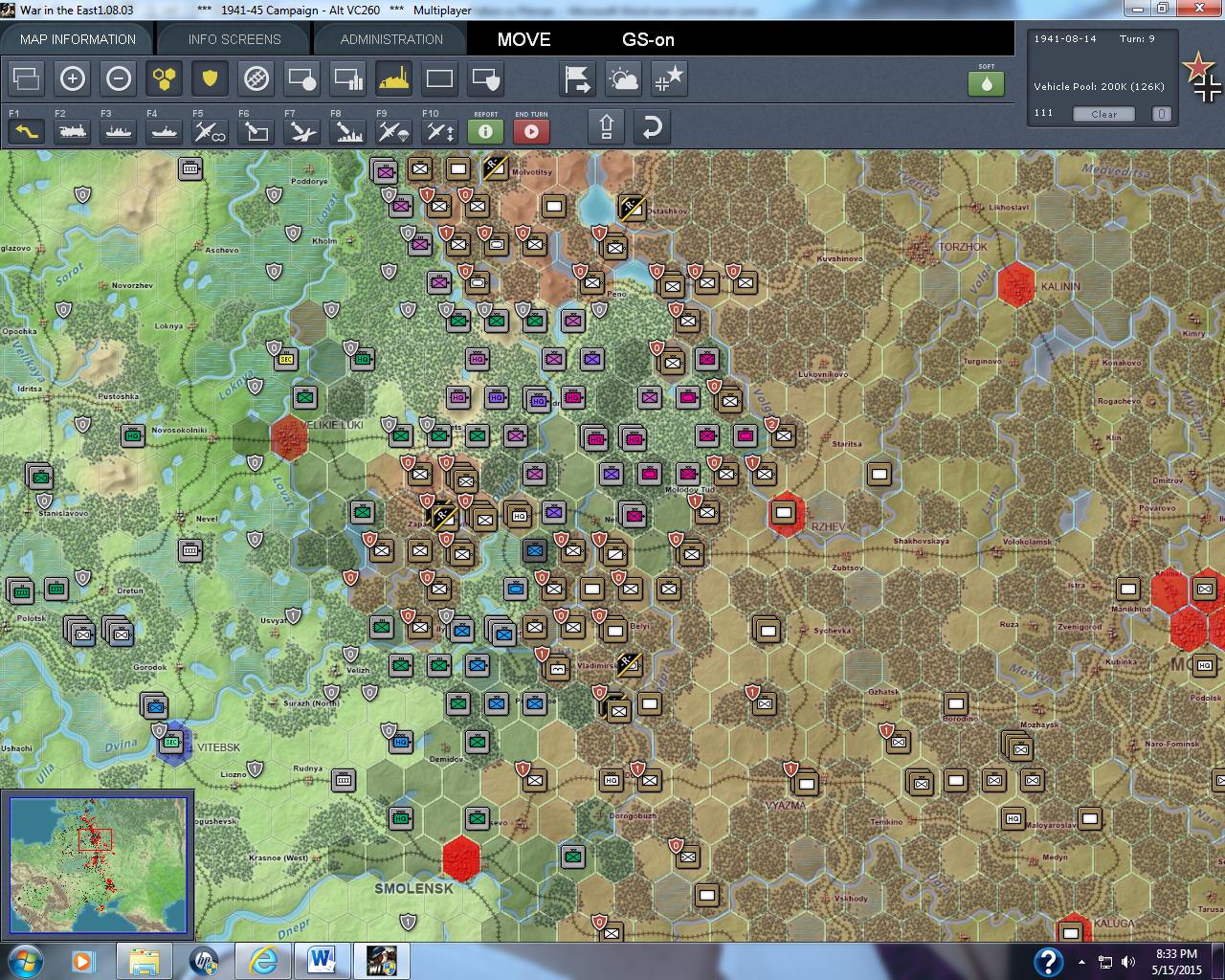Click the F9 airborne drop mission icon
This screenshot has width=1225, height=980.
pos(392,130)
